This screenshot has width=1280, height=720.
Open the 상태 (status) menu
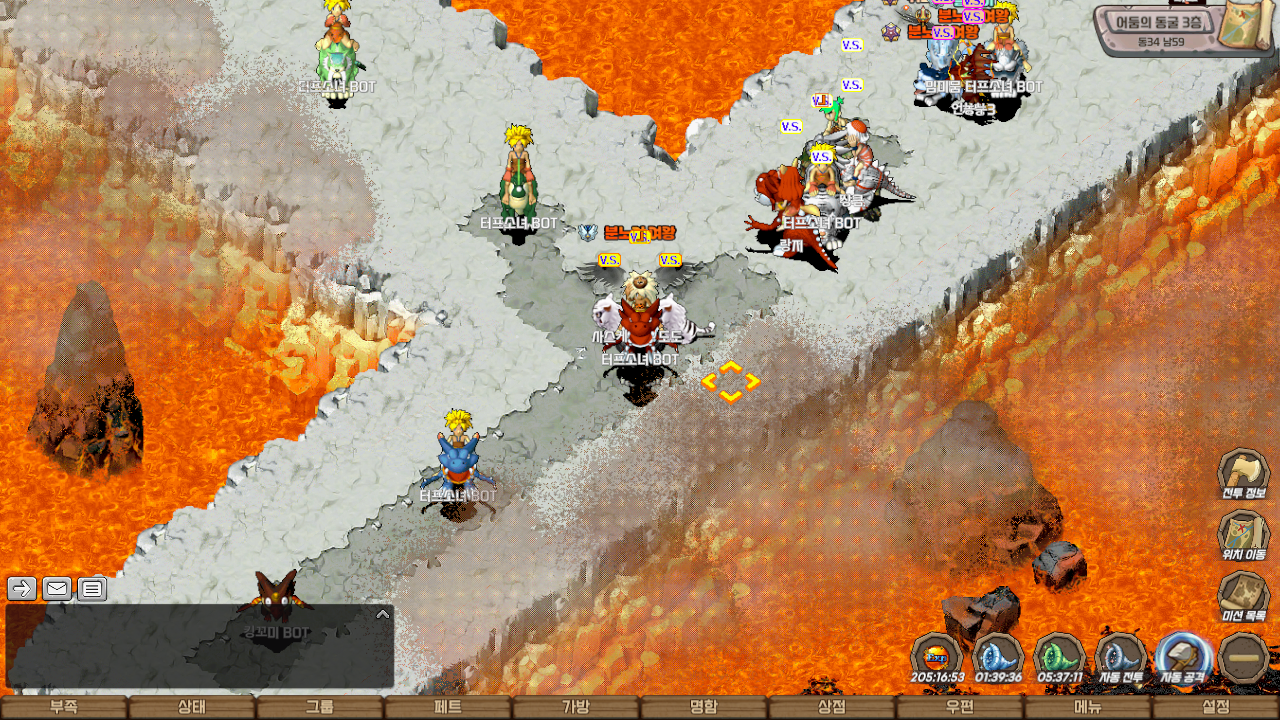pos(192,707)
